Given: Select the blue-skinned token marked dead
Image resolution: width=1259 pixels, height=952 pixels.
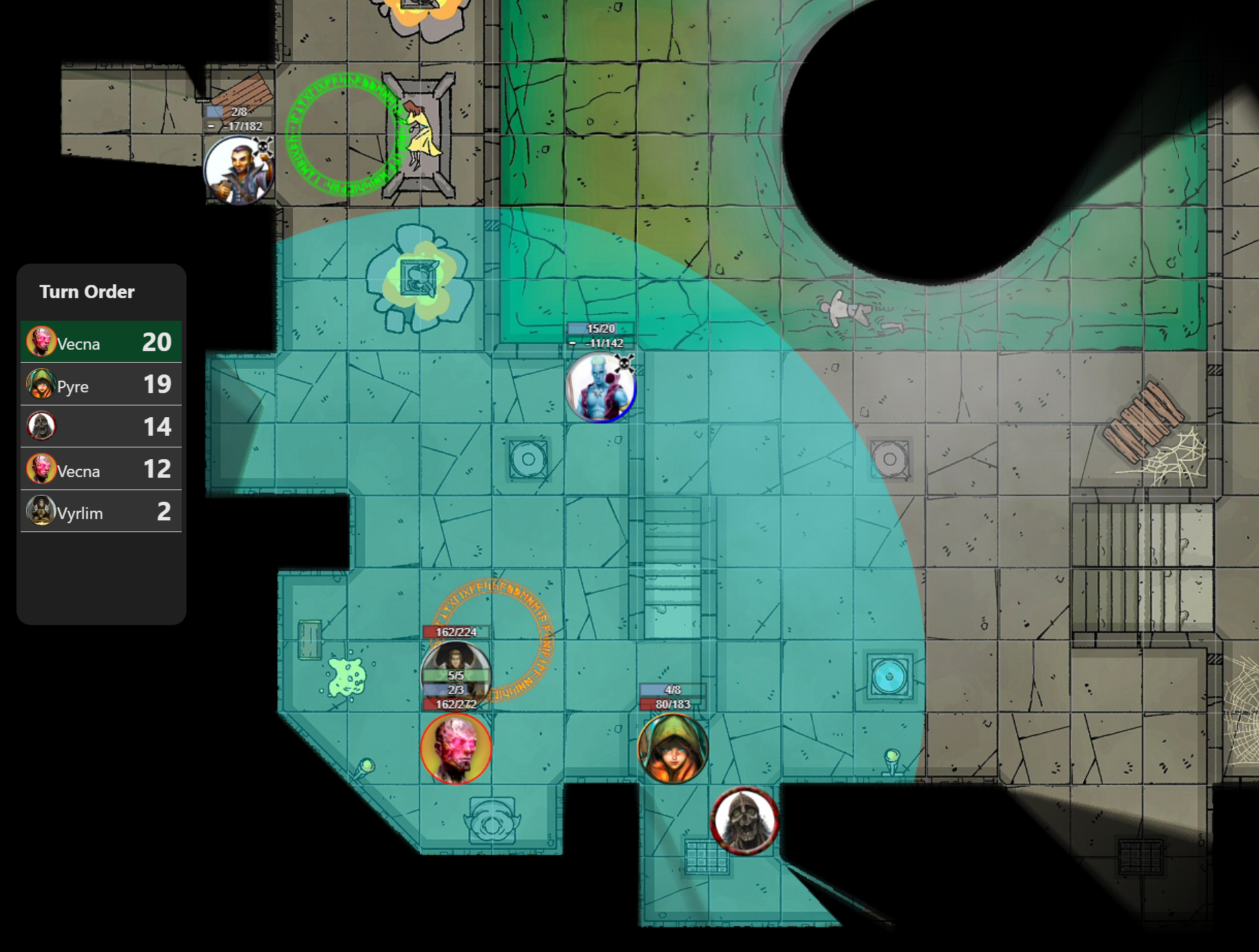Looking at the screenshot, I should tap(600, 388).
